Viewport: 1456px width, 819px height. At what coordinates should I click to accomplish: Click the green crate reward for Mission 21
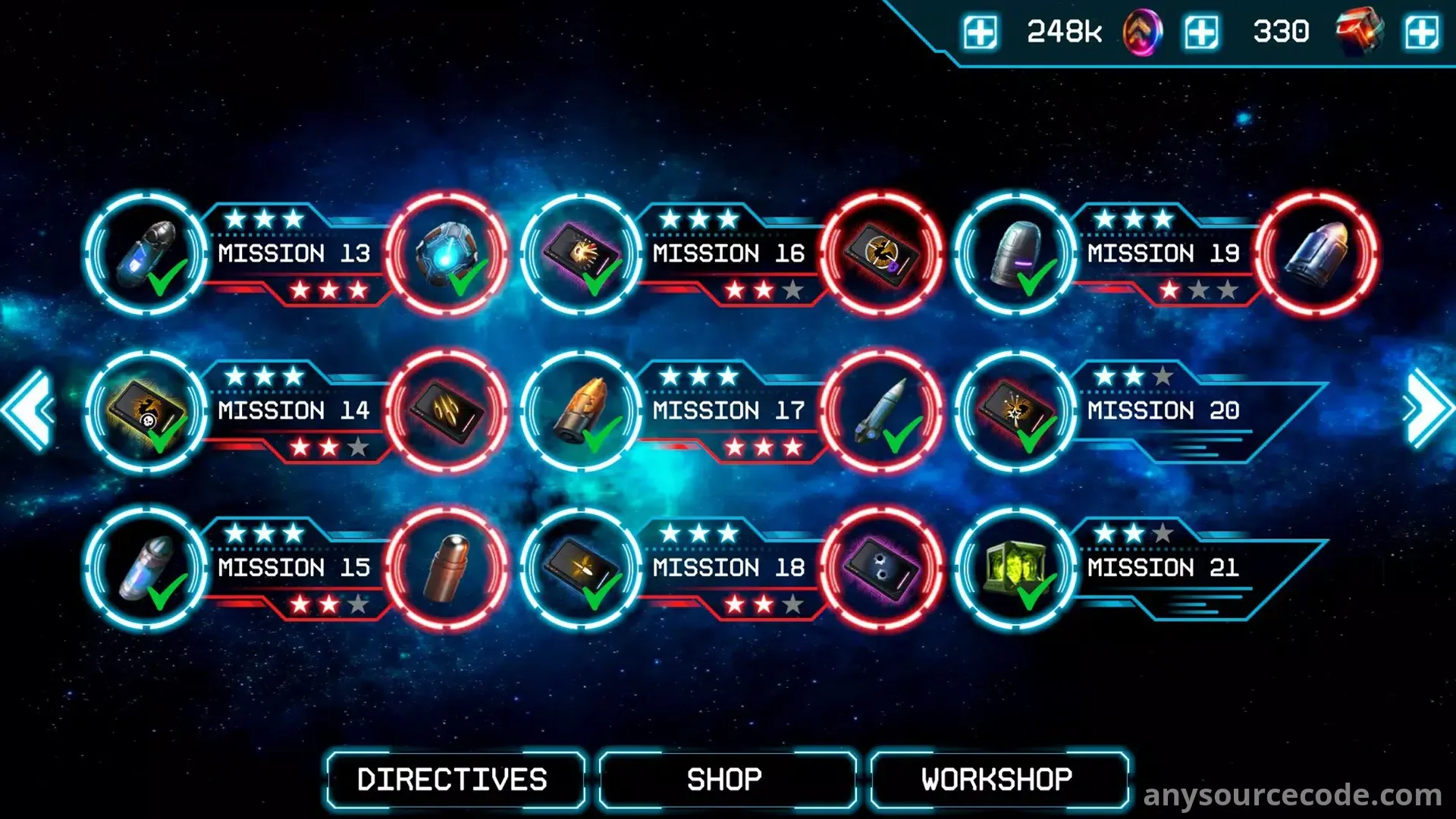(1015, 568)
